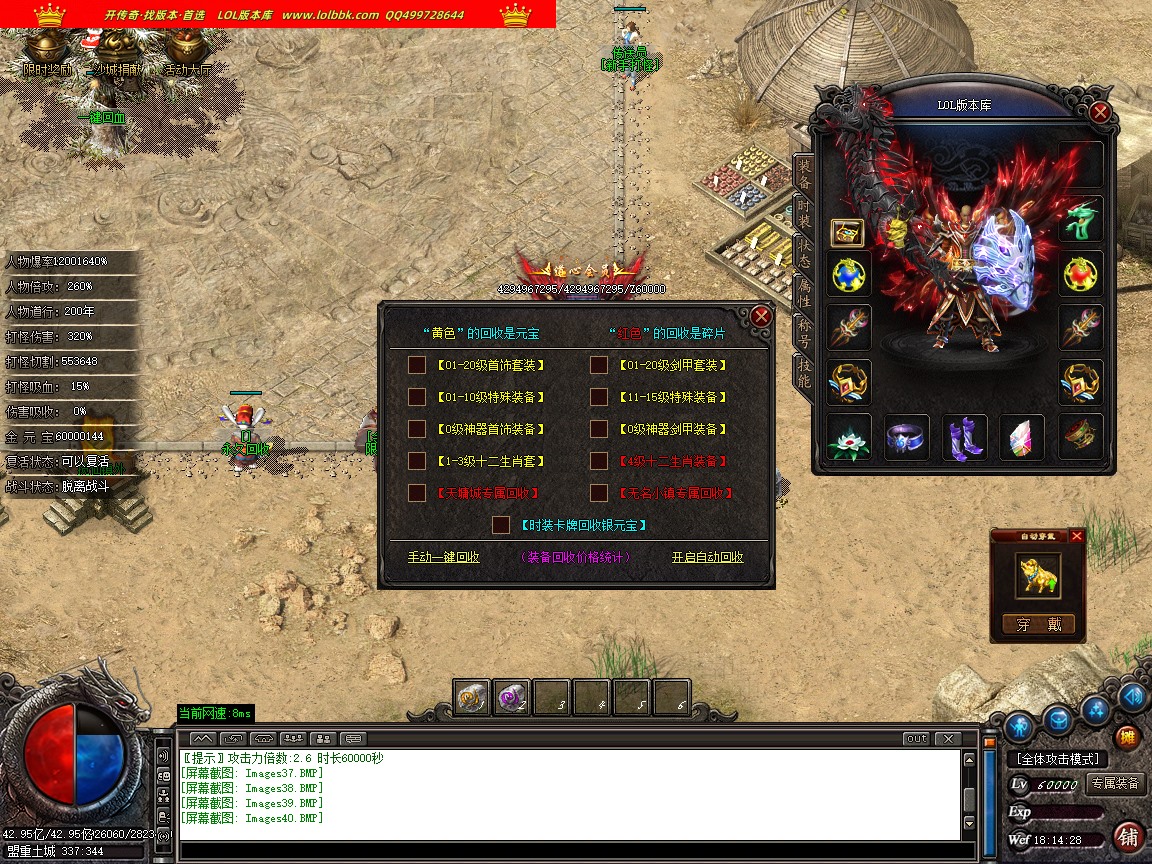Screen dimensions: 1152x864
Task: Close the LOL版本库 character panel
Action: (x=1100, y=112)
